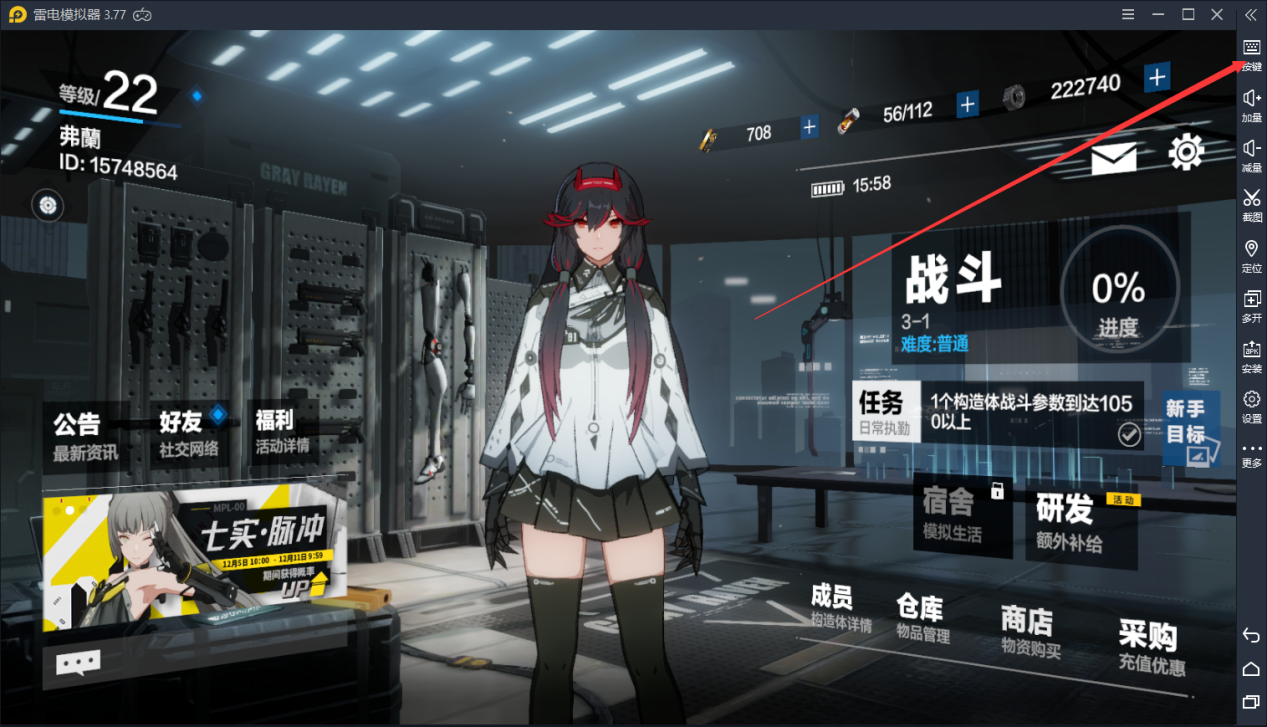Add more 222740 nut currency
Viewport: 1267px width, 727px height.
pyautogui.click(x=1157, y=77)
